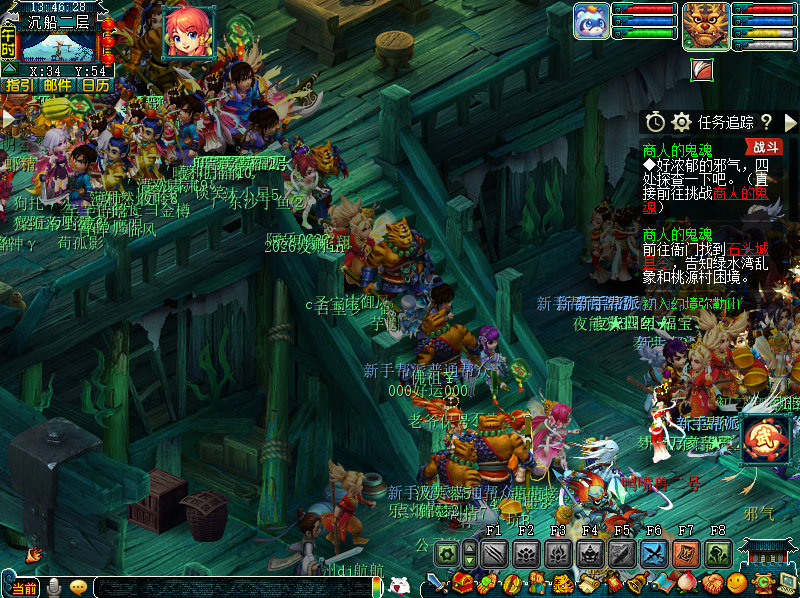Click the quest tracker stopwatch icon
Viewport: 800px width, 598px height.
tap(655, 122)
